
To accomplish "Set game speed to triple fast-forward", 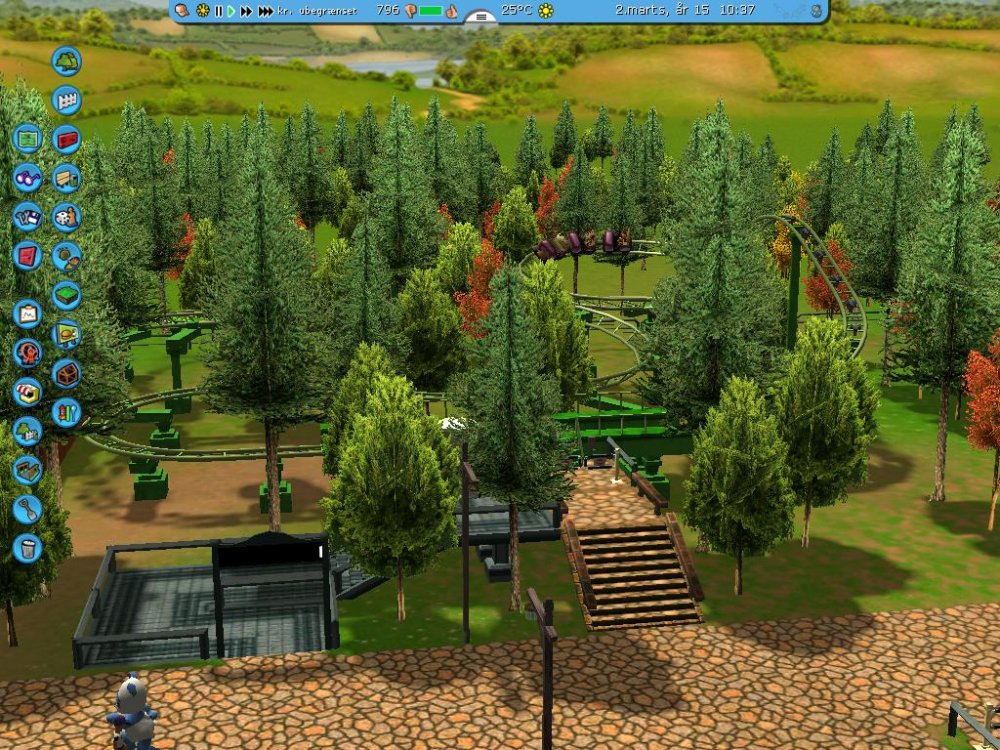I will [265, 11].
